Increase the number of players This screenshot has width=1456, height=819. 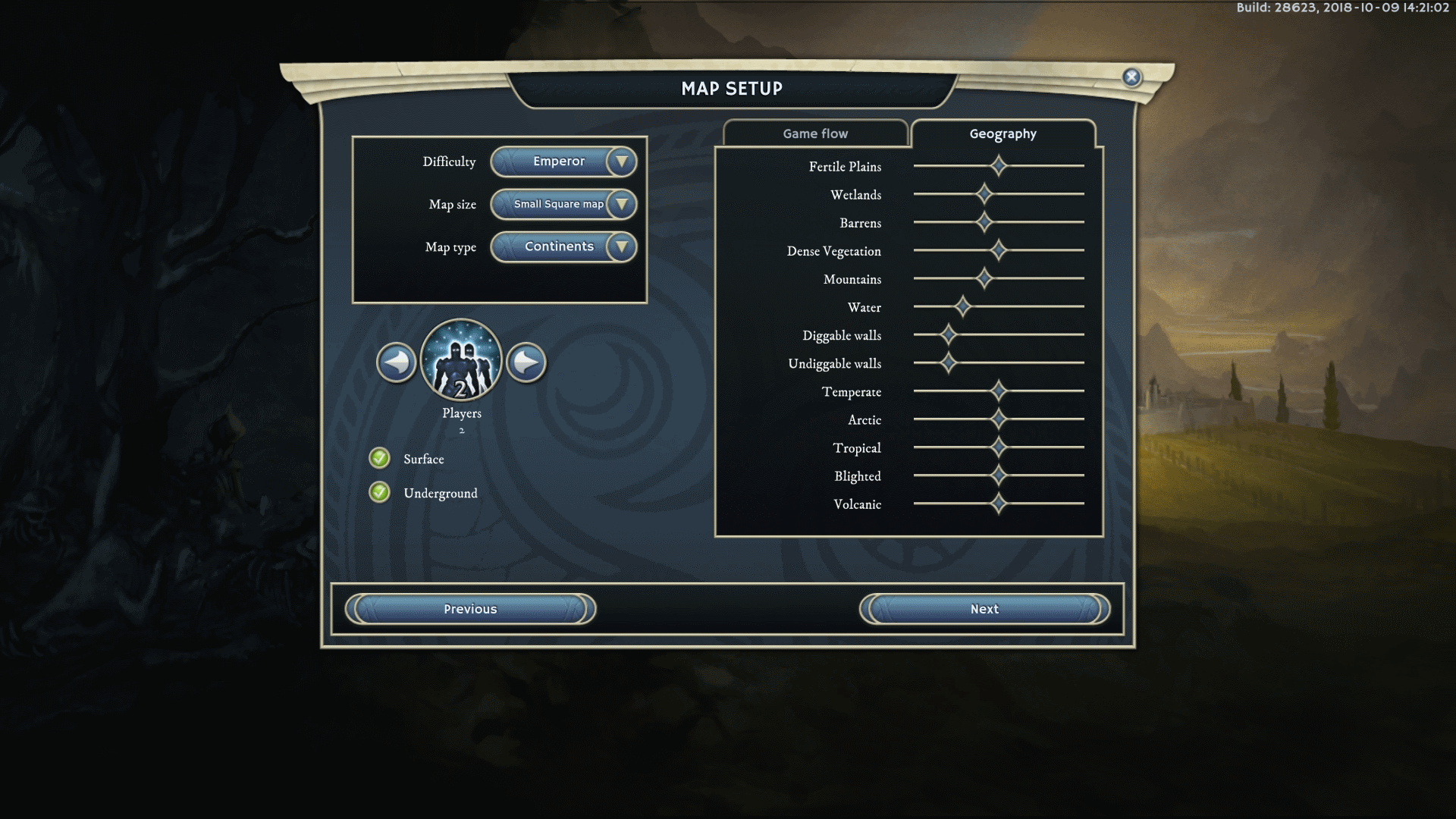click(x=526, y=362)
